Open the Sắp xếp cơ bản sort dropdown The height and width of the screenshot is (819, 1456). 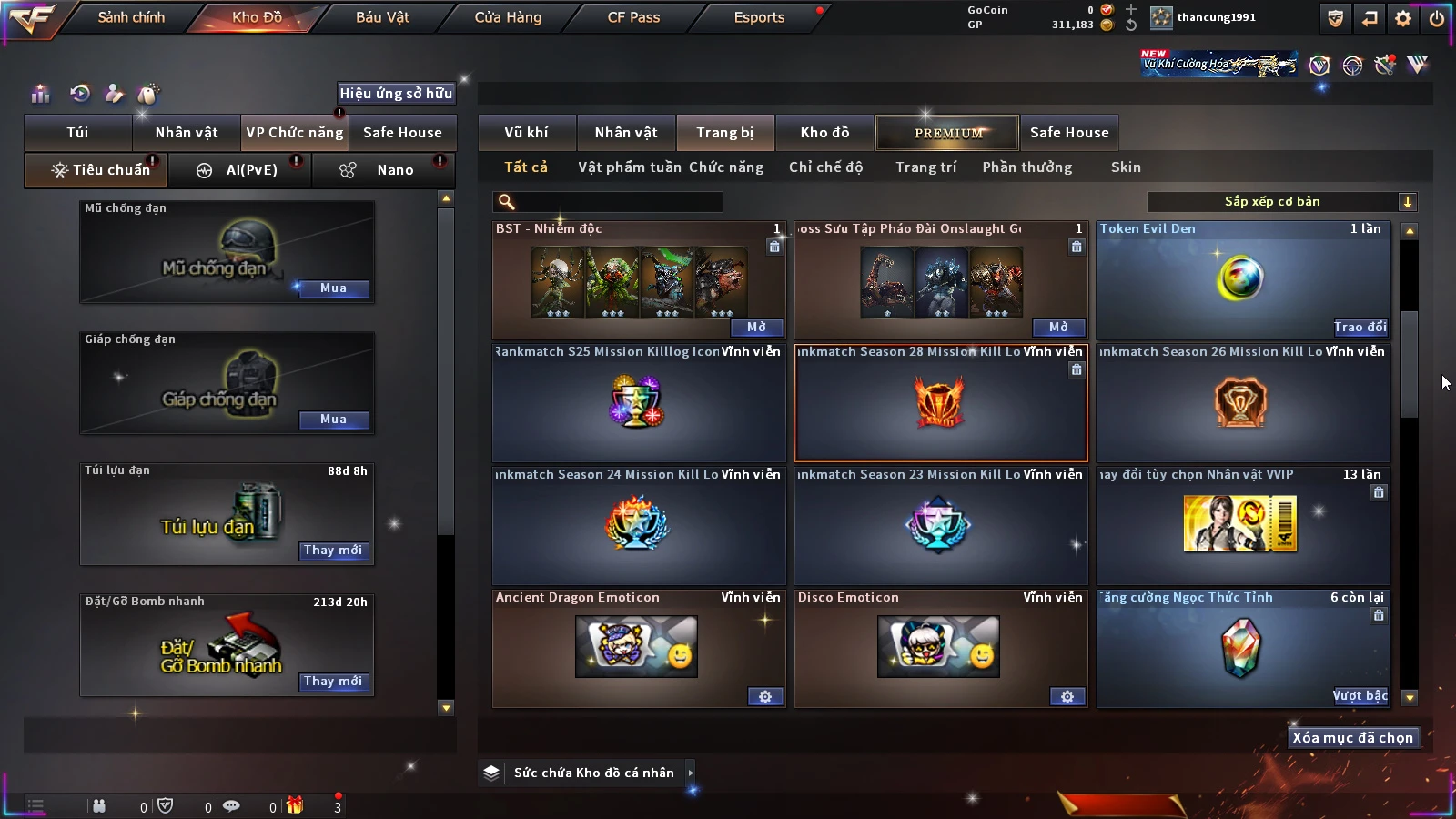point(1281,202)
